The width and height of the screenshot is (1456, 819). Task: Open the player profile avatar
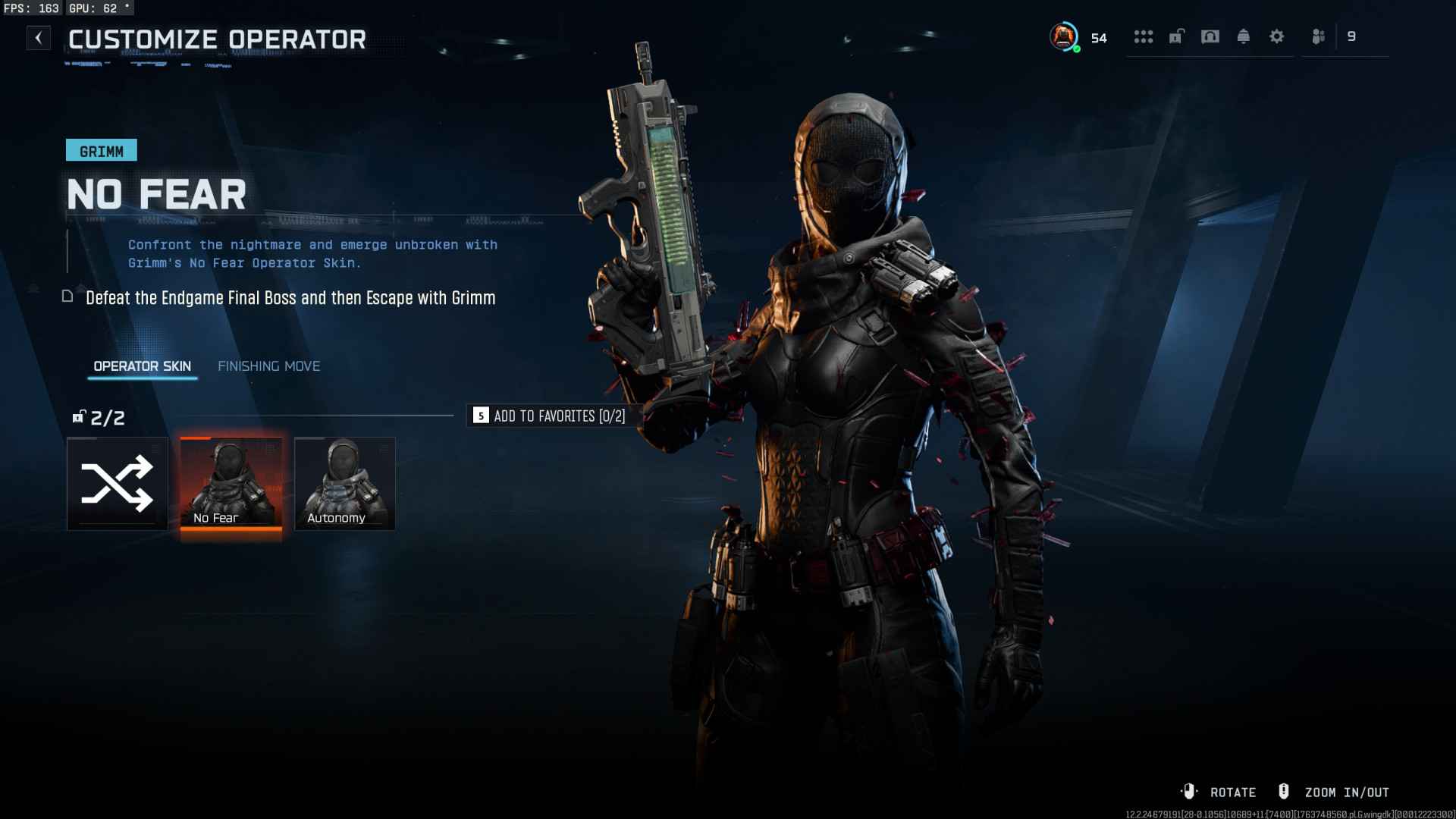click(x=1064, y=36)
